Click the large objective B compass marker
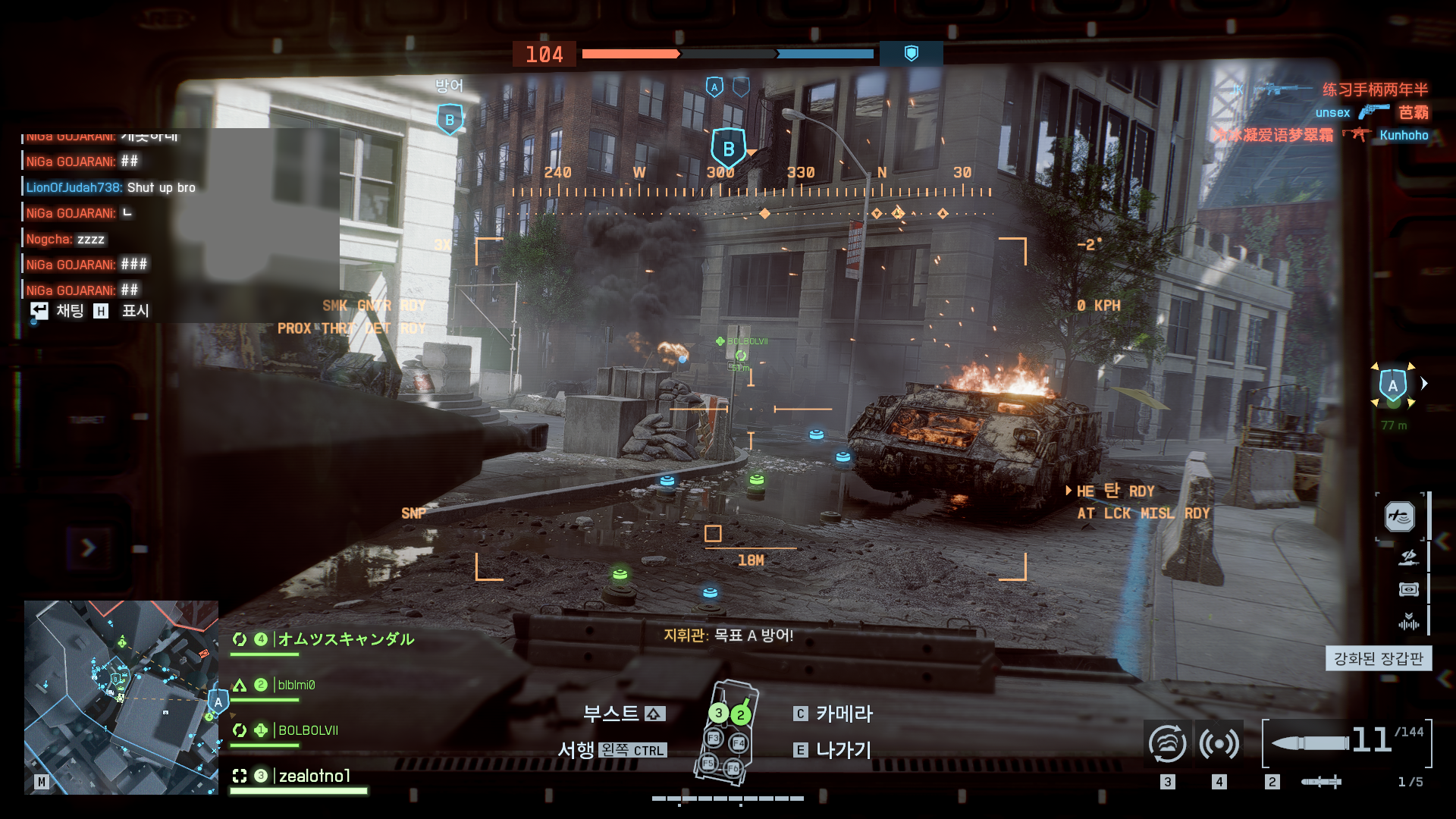 728,149
